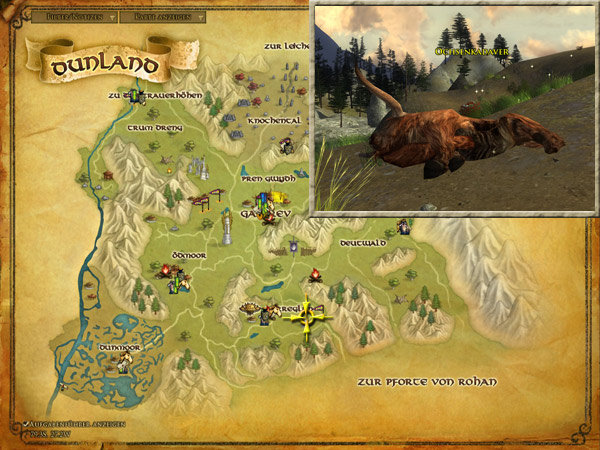The height and width of the screenshot is (450, 600).
Task: Follow the Zur Pforte von Rohan map link
Action: pos(426,383)
